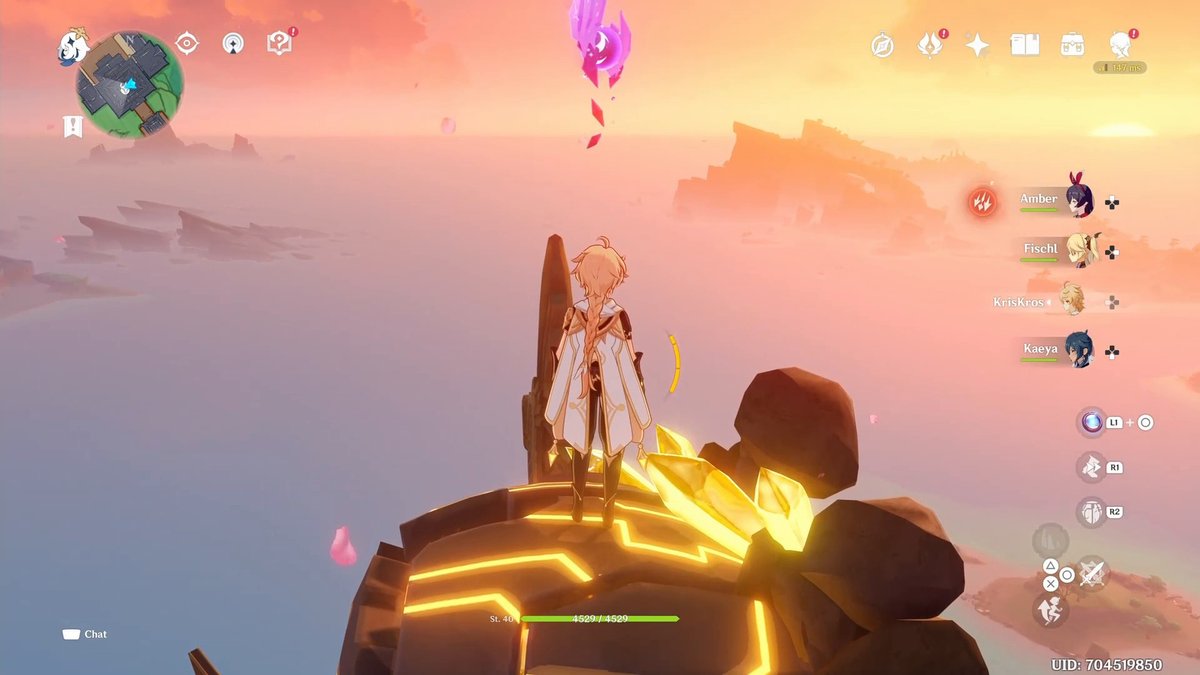Open the tutorial book with question mark

click(x=279, y=43)
